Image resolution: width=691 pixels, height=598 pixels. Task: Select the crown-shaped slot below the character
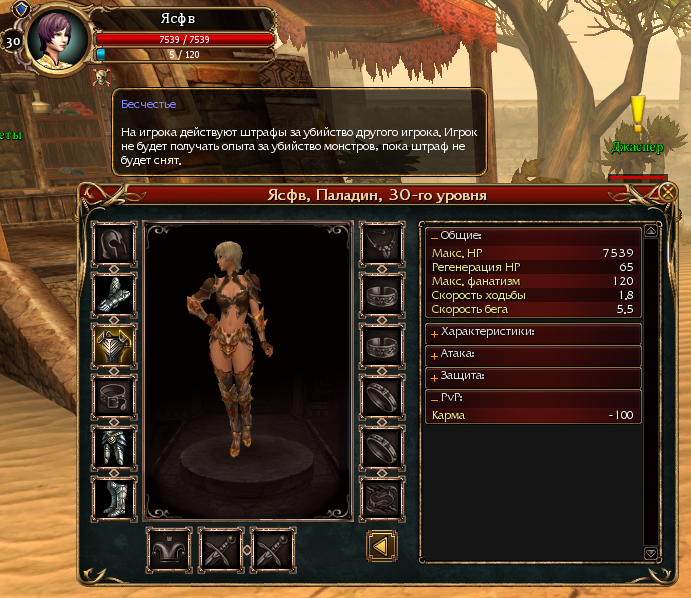(x=169, y=548)
